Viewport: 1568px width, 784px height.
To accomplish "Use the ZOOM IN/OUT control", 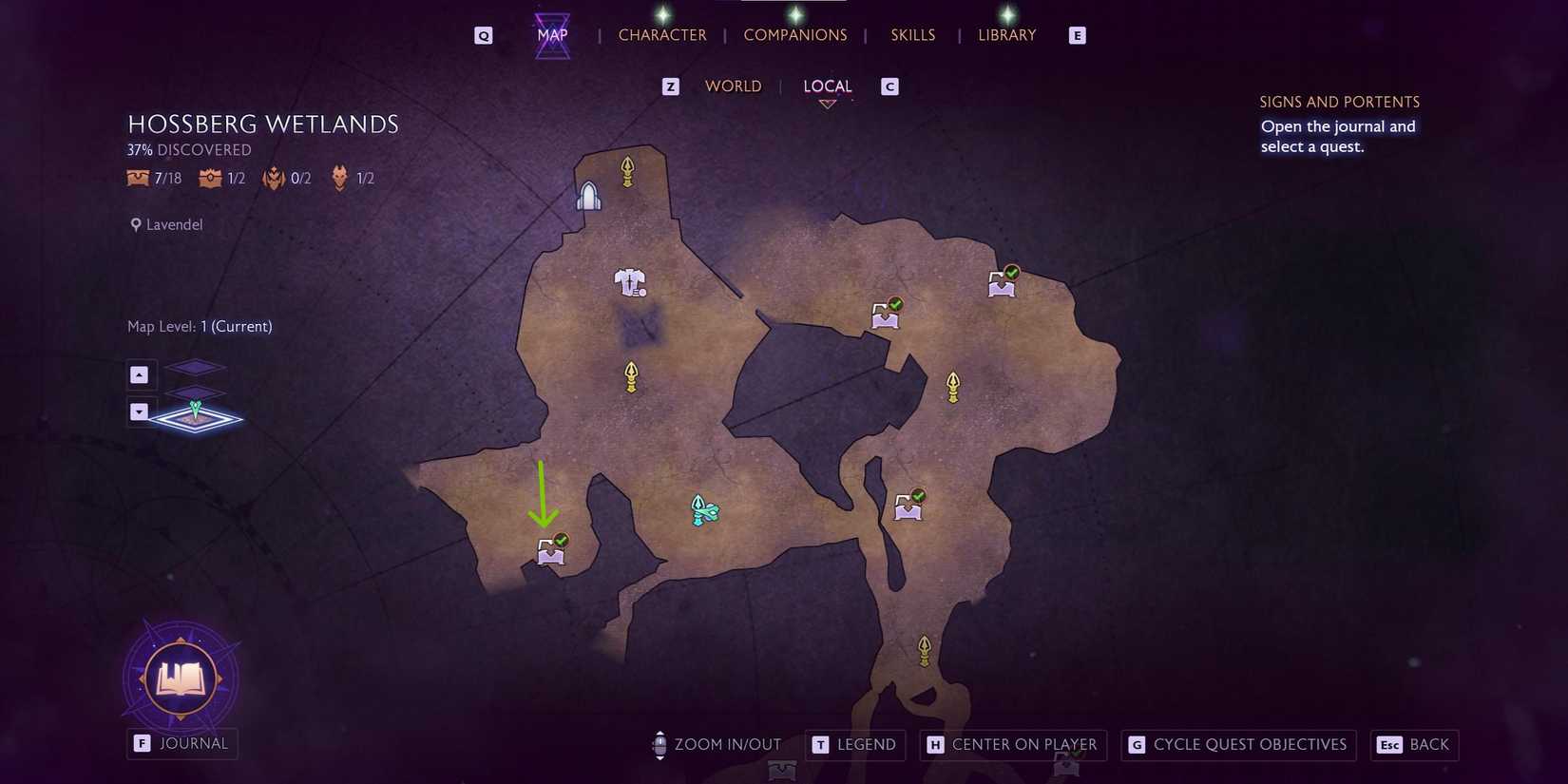I will [717, 745].
